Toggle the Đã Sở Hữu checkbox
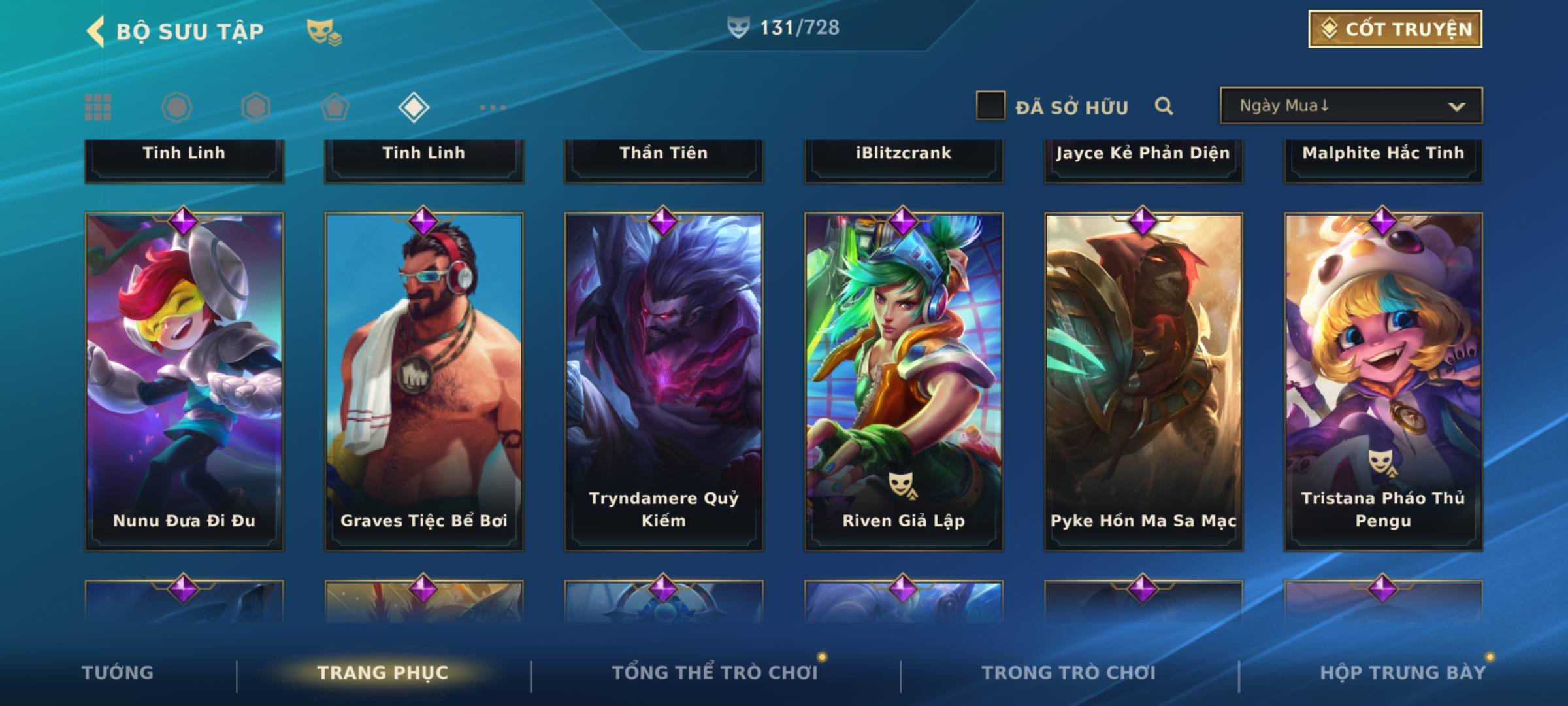The image size is (1568, 706). pyautogui.click(x=990, y=106)
